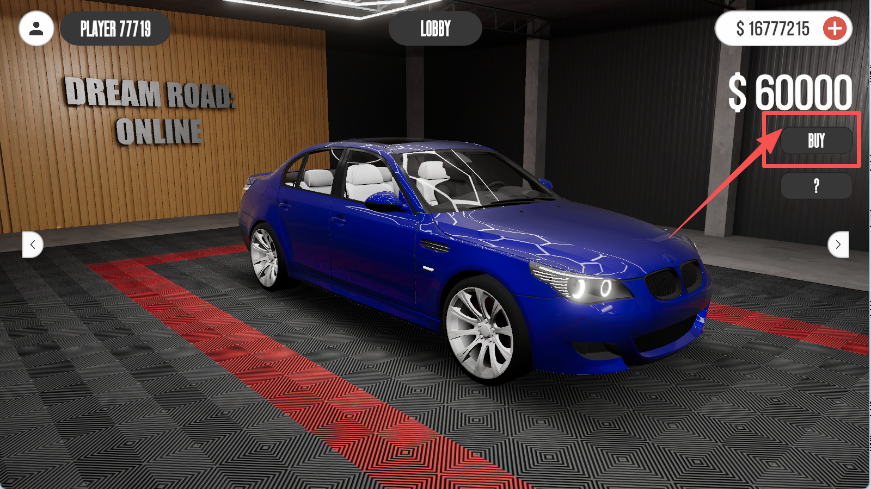Viewport: 871px width, 489px height.
Task: Open car info with the question mark button
Action: 816,186
